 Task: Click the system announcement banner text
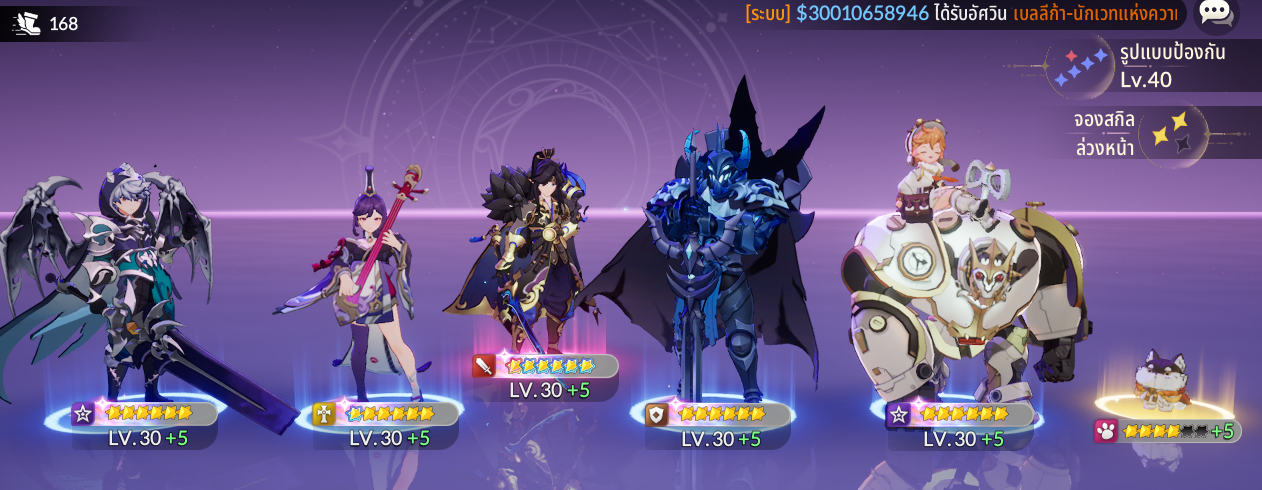(x=960, y=13)
